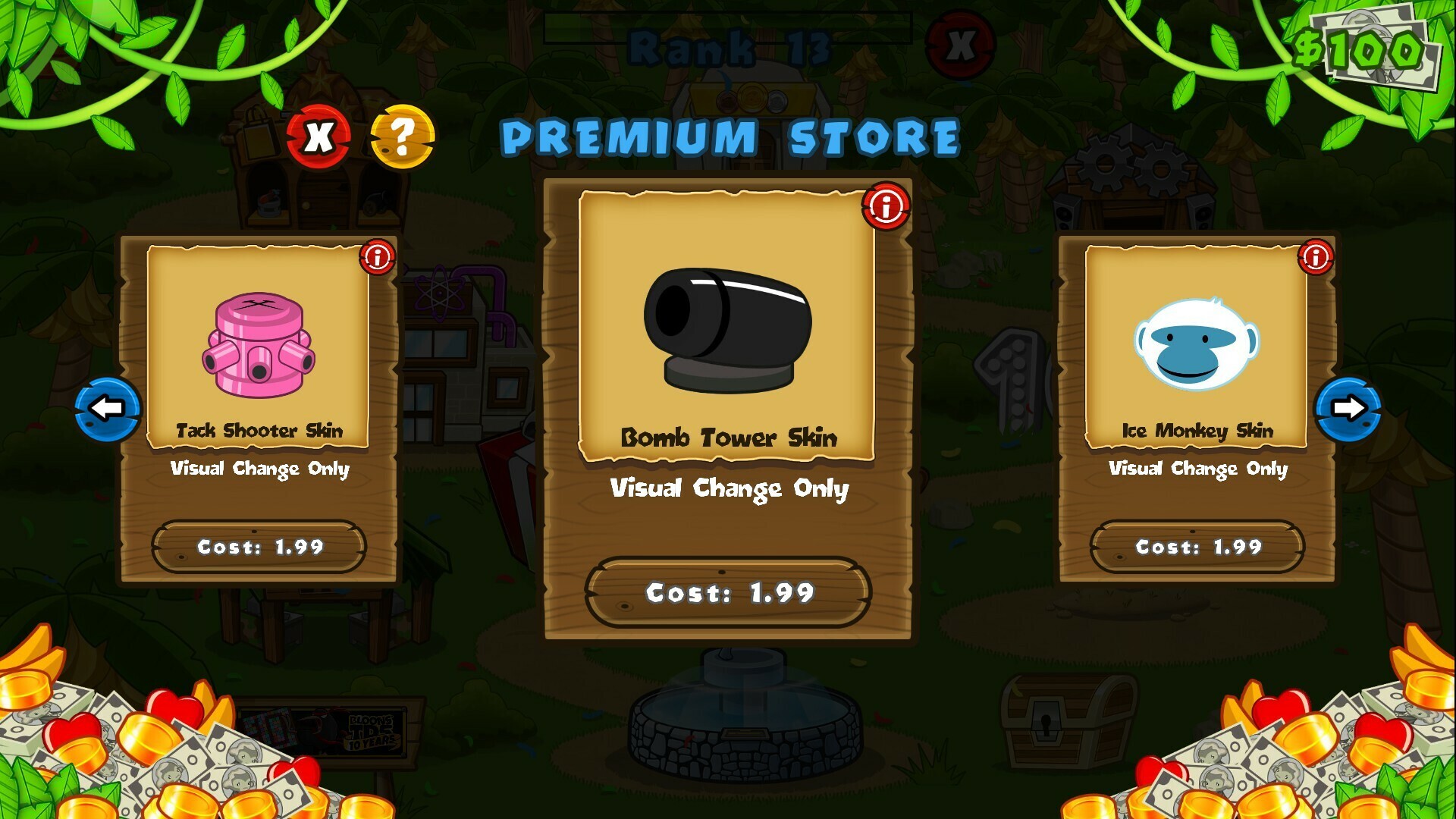Browse to next store page with right arrow
This screenshot has width=1456, height=819.
[x=1350, y=408]
